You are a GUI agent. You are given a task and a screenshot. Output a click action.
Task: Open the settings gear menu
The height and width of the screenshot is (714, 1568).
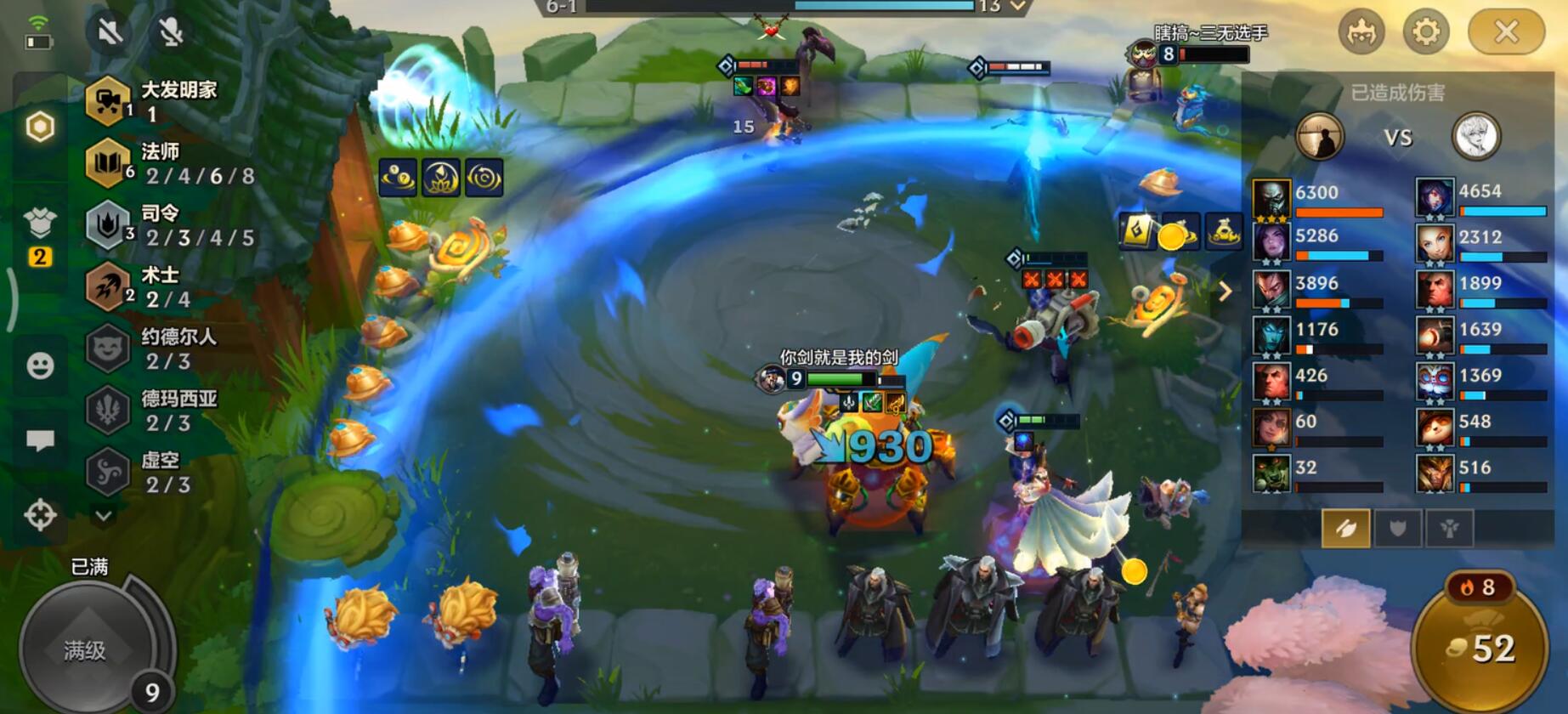pos(1425,32)
